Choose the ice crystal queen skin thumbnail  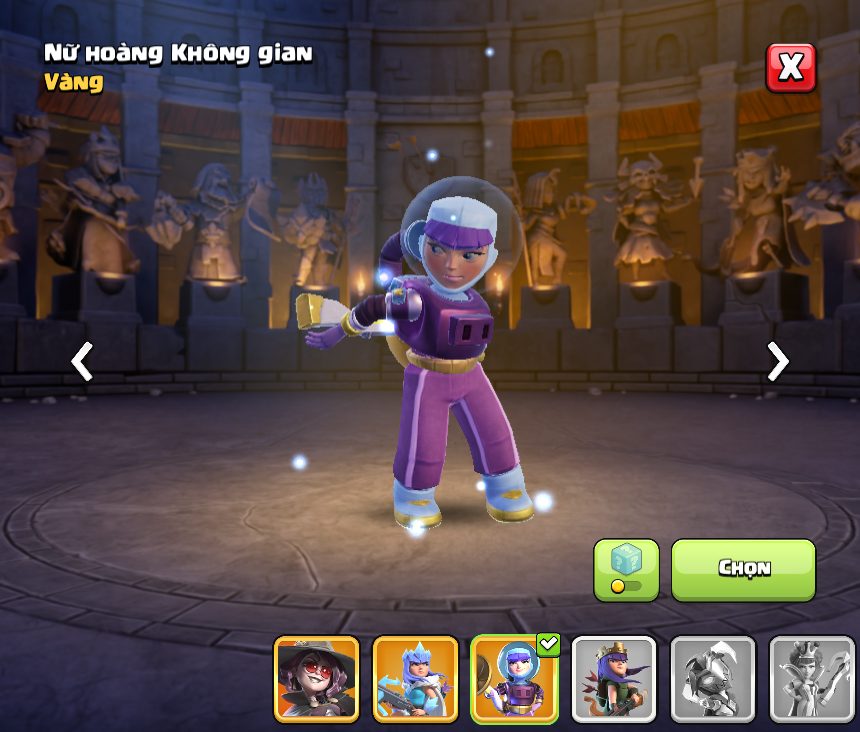[415, 679]
